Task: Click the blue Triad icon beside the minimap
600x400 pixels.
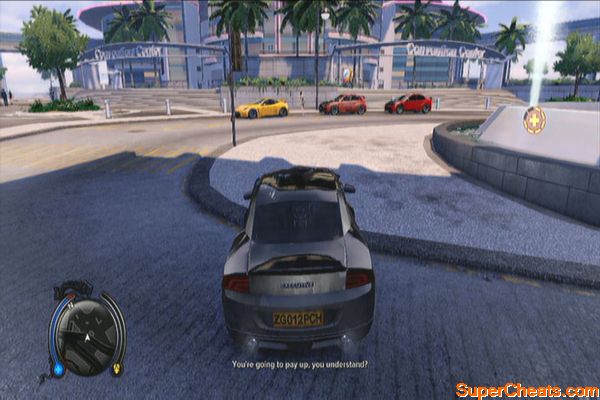Action: [59, 368]
